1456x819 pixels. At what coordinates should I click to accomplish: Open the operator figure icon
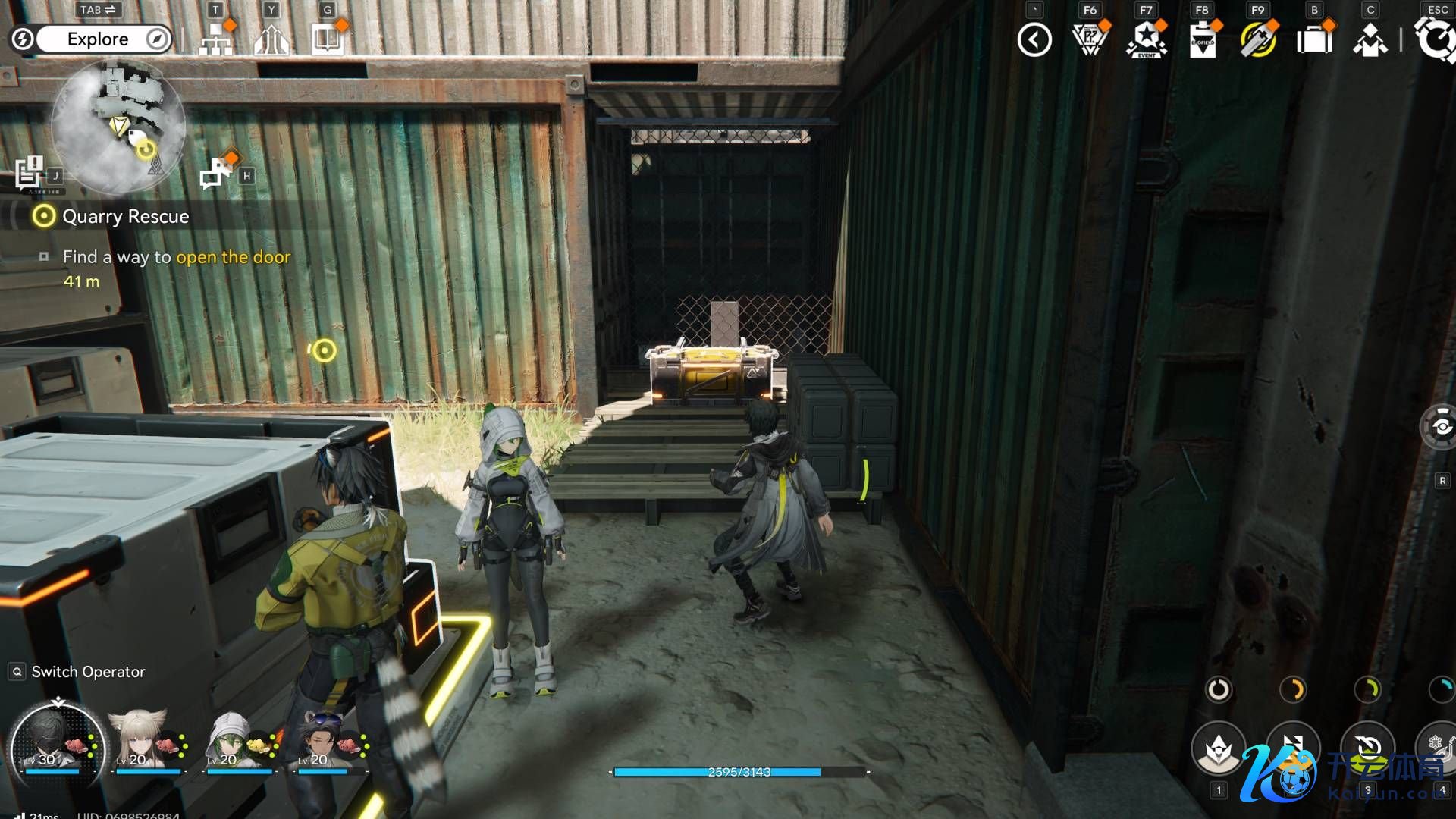click(1370, 40)
